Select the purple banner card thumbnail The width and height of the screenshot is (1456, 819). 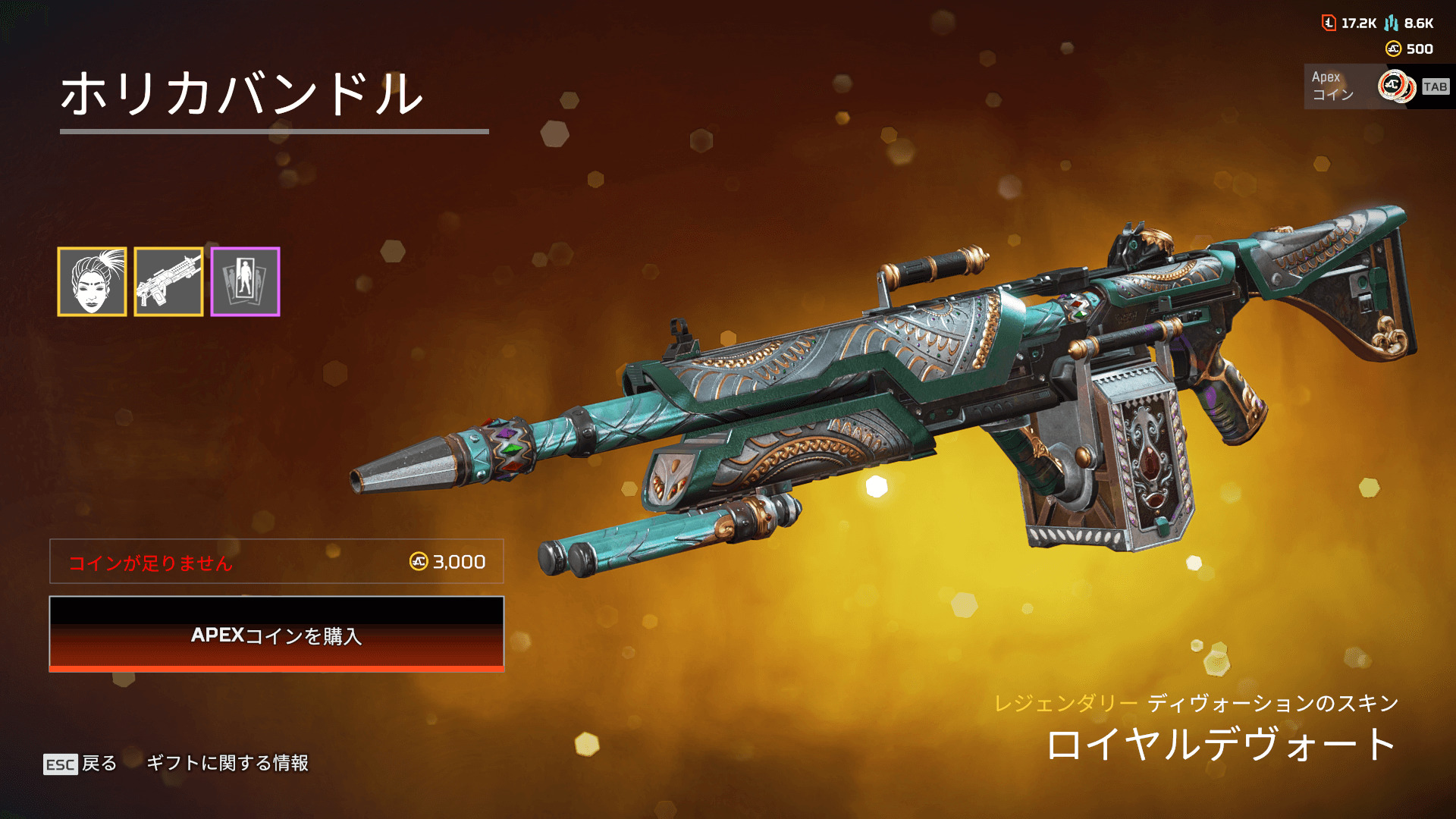[x=245, y=281]
